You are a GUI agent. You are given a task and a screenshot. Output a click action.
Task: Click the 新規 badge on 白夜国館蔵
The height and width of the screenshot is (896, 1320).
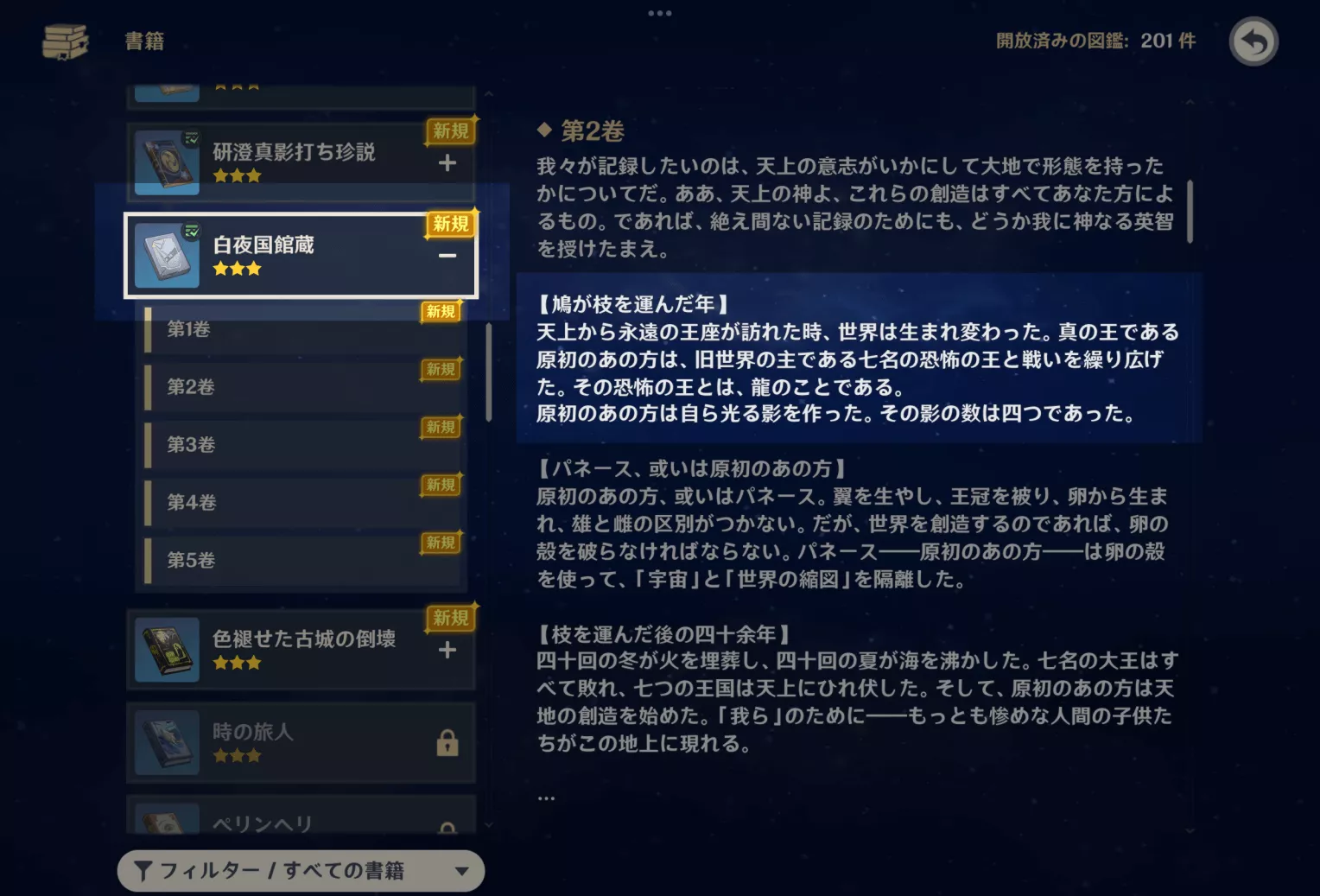coord(449,225)
